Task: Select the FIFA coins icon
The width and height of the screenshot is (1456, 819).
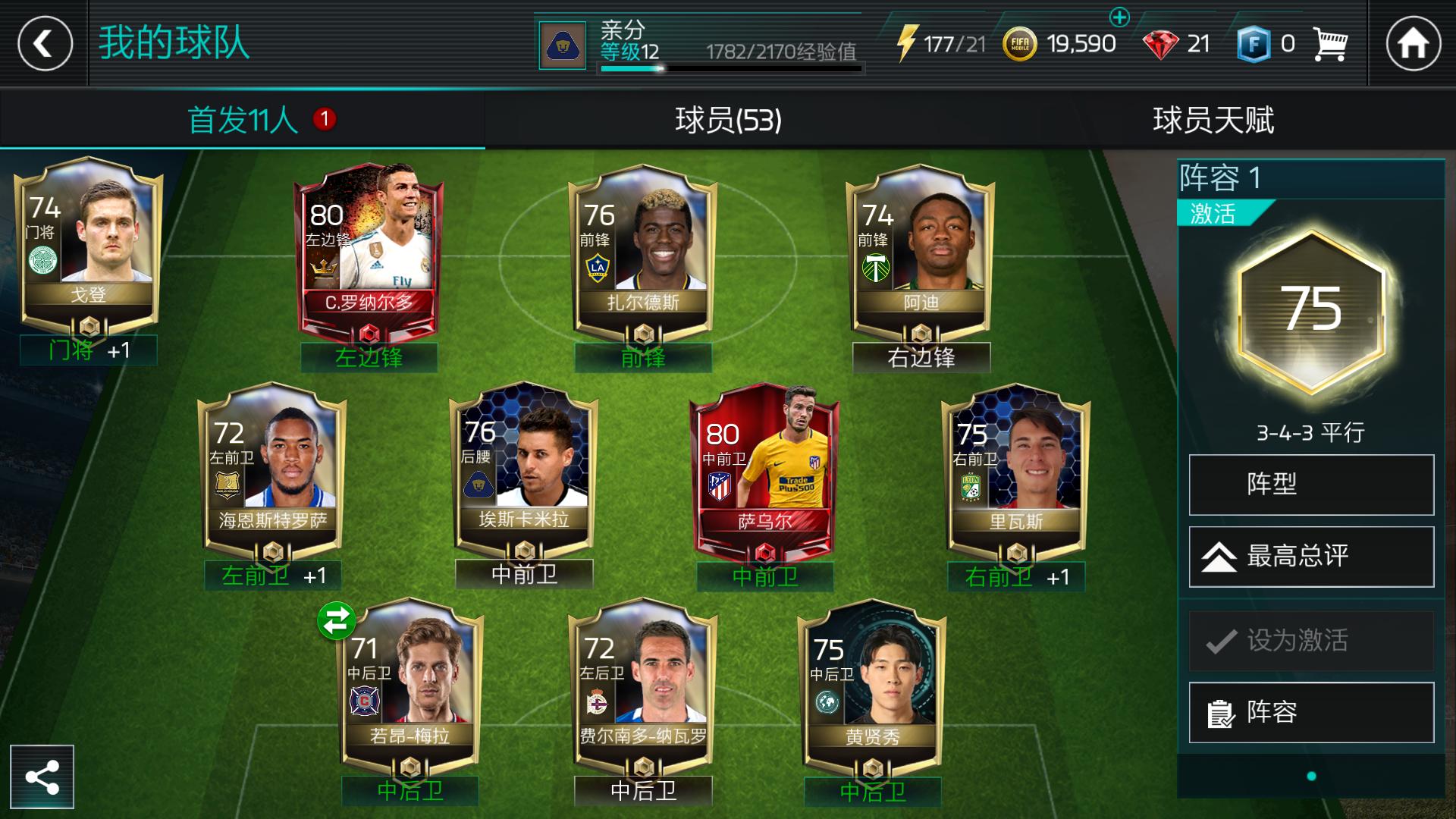Action: click(1020, 43)
